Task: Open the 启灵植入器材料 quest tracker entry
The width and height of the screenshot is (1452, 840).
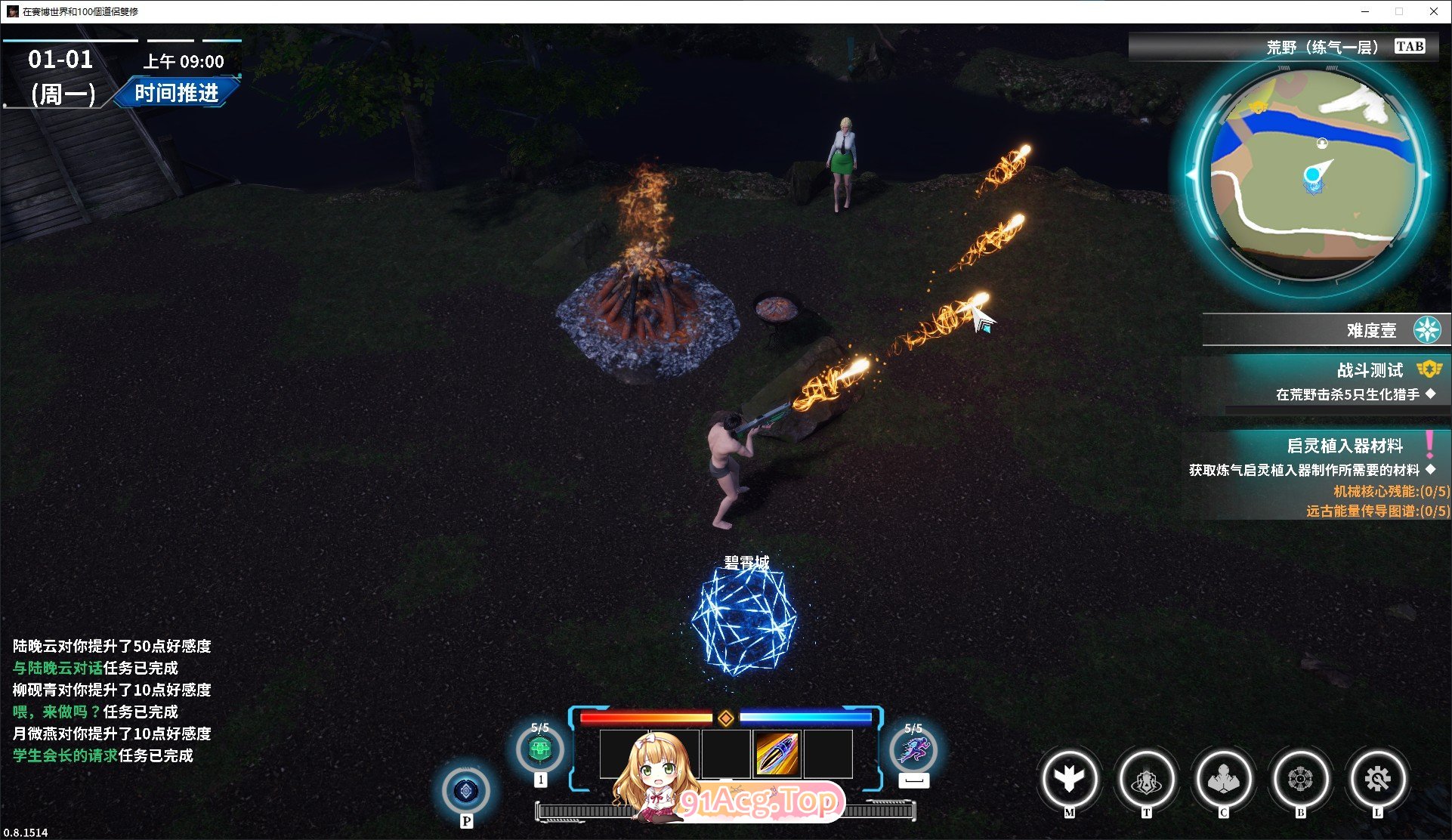Action: click(1345, 446)
